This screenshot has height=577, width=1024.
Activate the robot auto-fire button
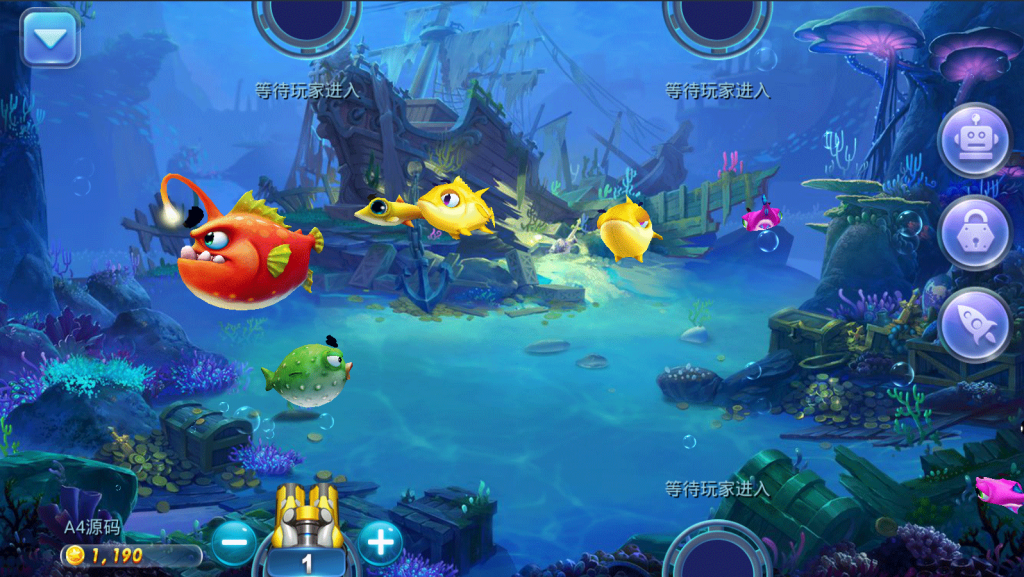[974, 141]
